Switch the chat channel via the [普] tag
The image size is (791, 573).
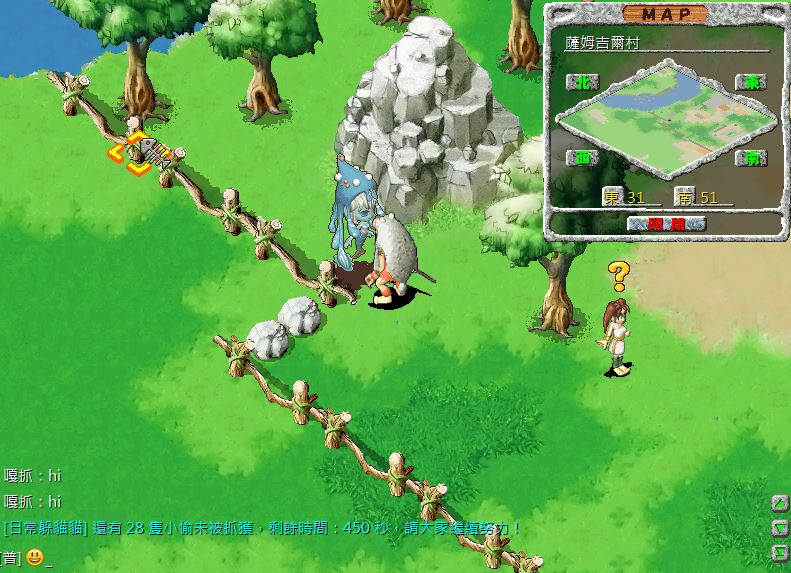[11, 557]
